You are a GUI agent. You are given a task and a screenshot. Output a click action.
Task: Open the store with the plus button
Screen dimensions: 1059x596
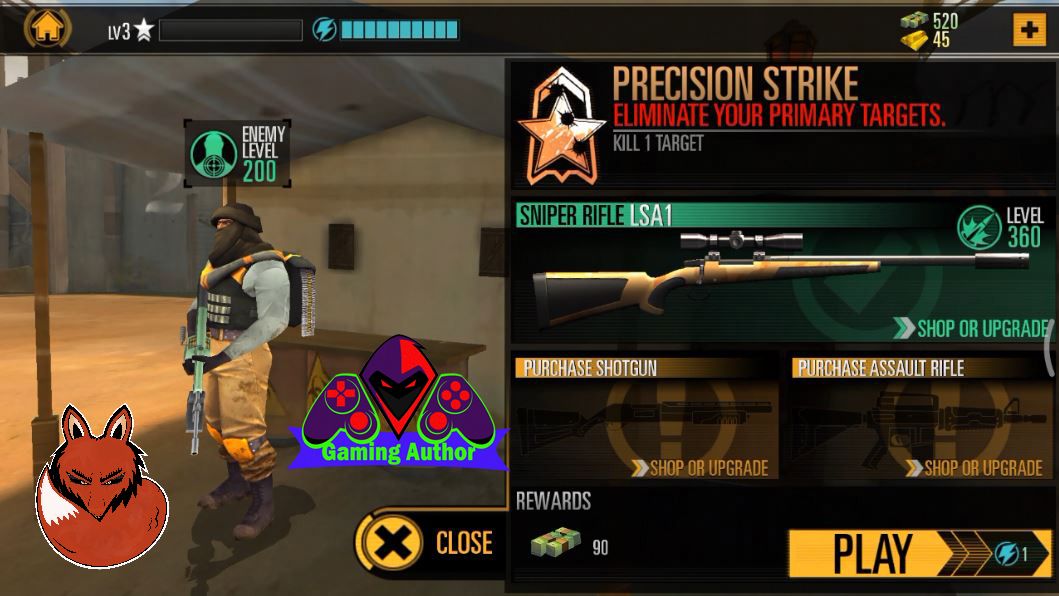(1029, 30)
